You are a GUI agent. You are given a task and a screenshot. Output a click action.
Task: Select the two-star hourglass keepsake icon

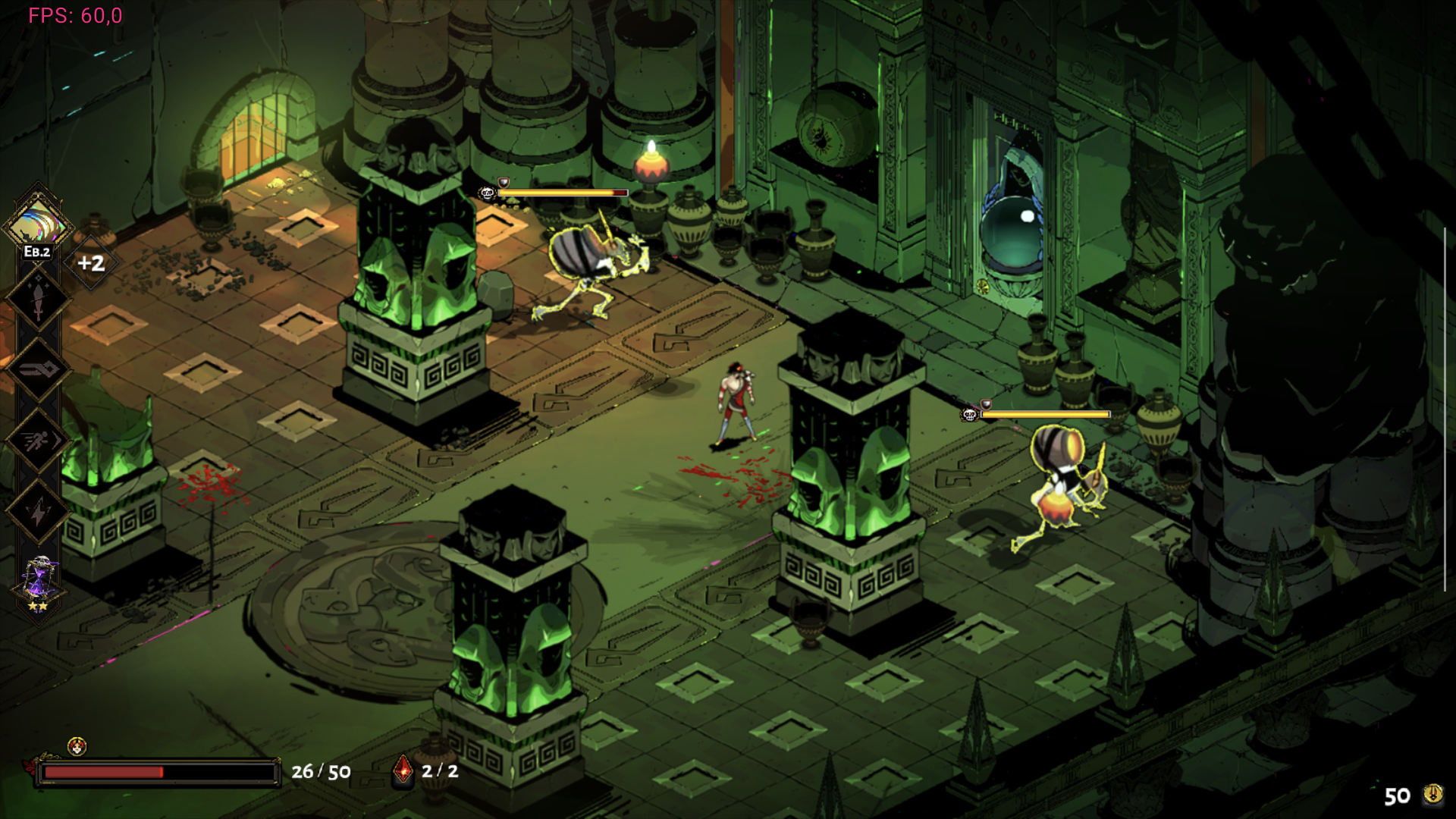click(39, 583)
